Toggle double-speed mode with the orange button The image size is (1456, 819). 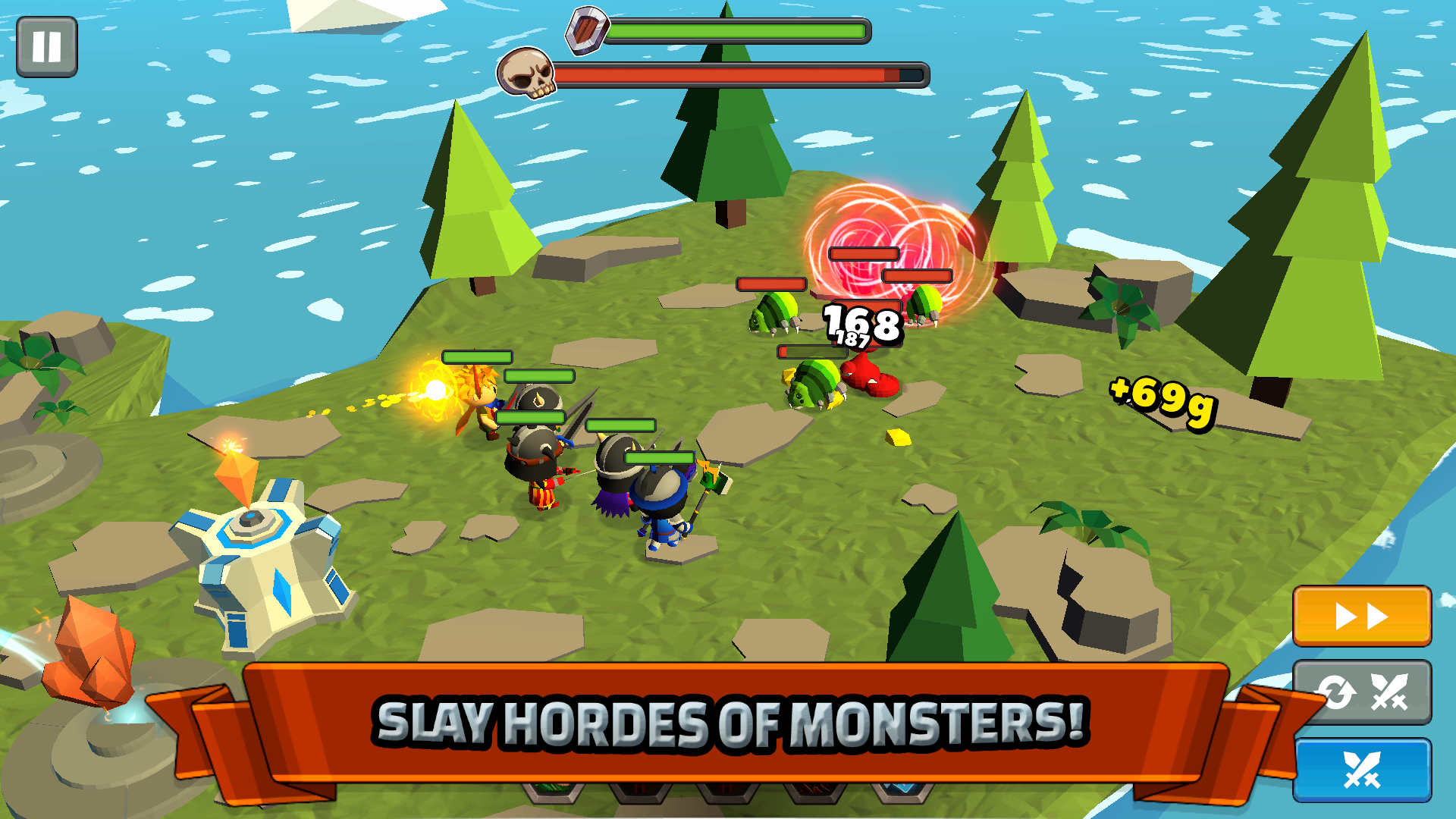pyautogui.click(x=1363, y=616)
